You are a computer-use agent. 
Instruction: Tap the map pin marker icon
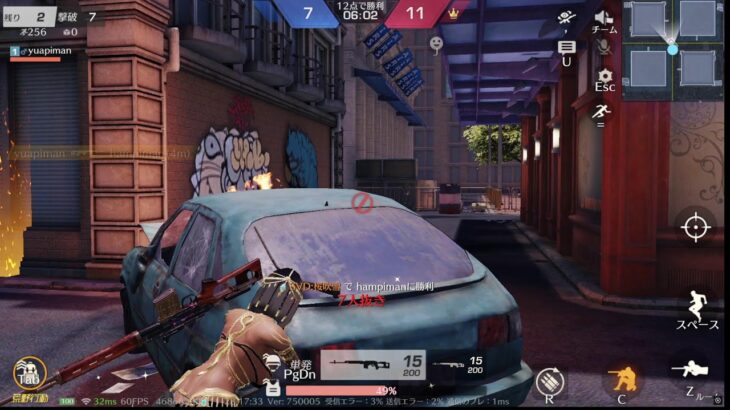pos(436,44)
